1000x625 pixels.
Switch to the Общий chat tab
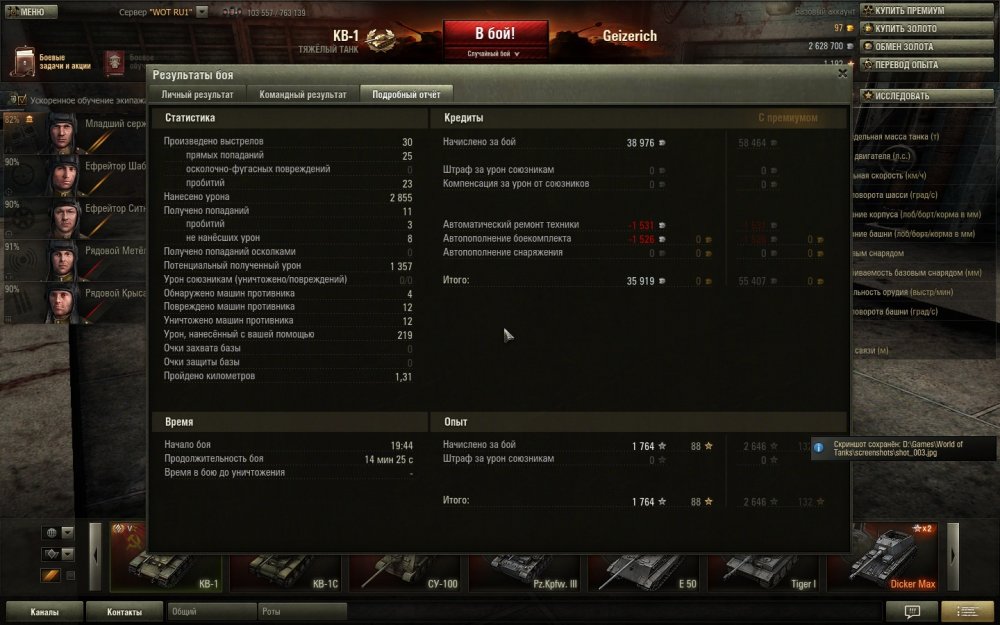(210, 611)
